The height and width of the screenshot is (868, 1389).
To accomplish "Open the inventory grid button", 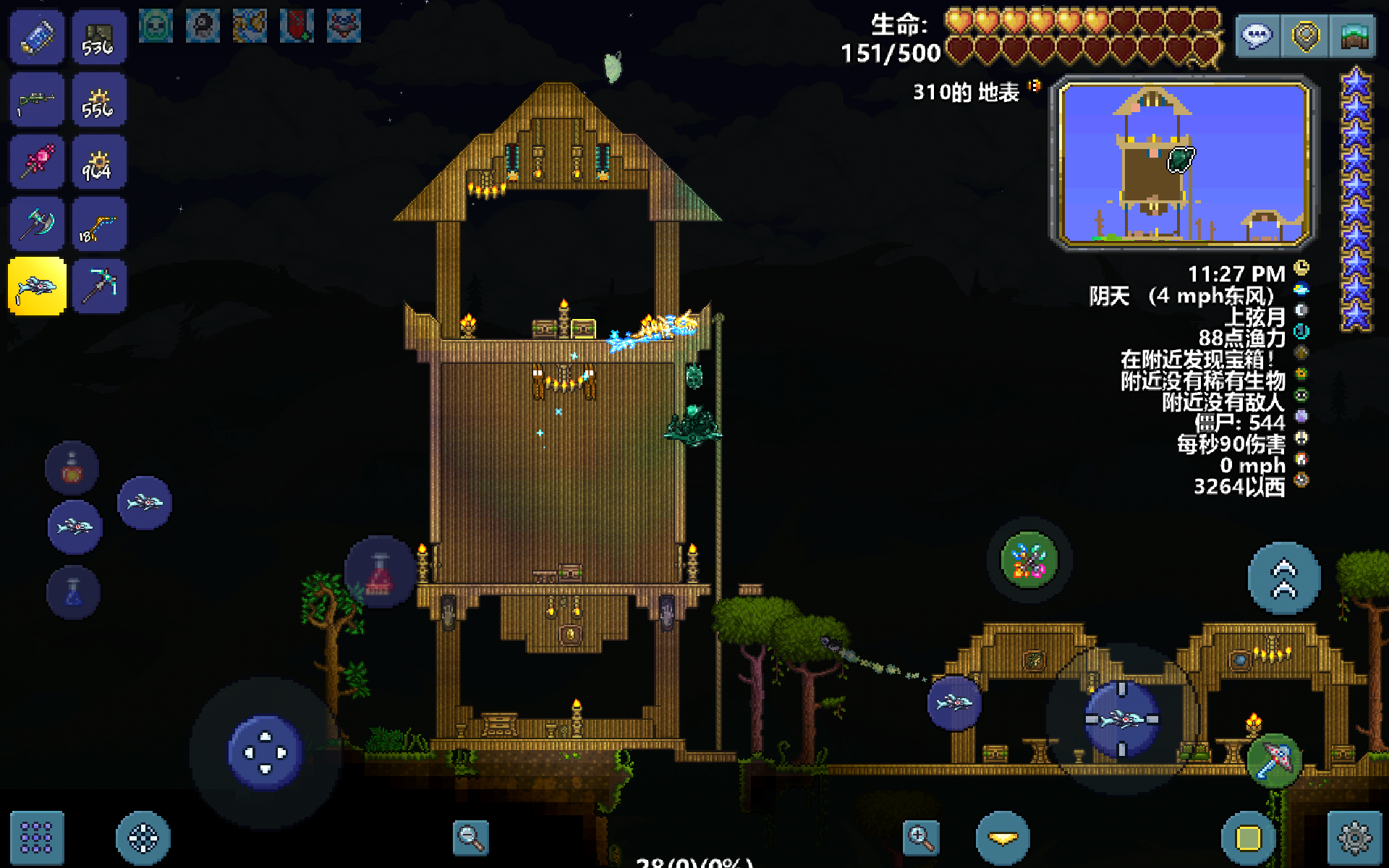I will [x=36, y=838].
